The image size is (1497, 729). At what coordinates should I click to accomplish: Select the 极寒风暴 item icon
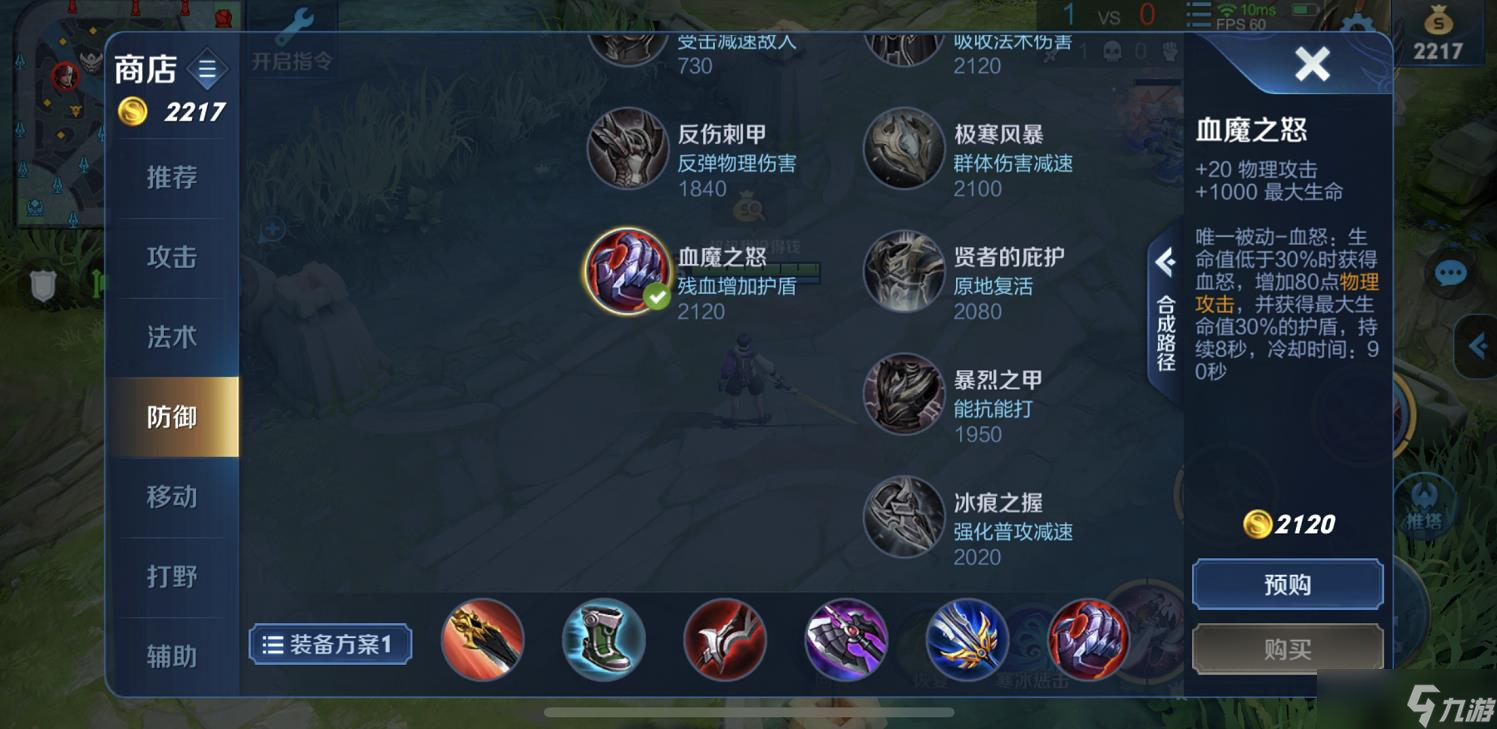coord(902,150)
